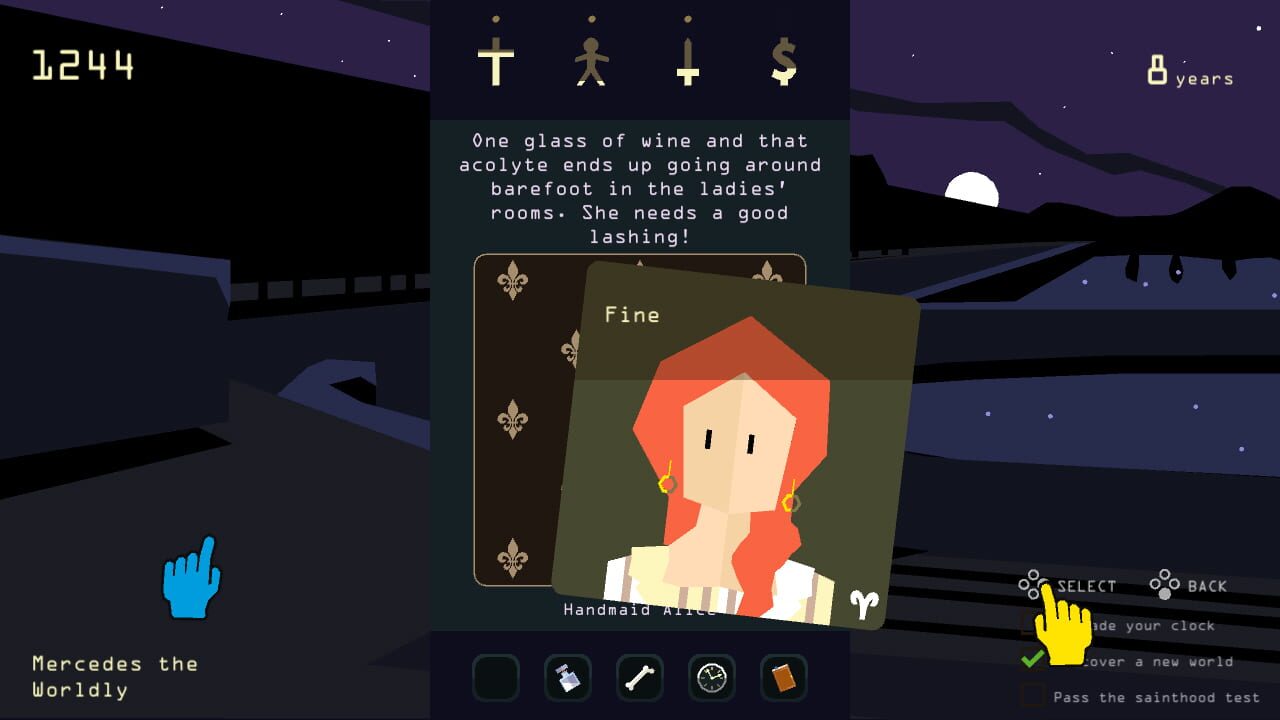Click the bone inventory item

pyautogui.click(x=640, y=678)
